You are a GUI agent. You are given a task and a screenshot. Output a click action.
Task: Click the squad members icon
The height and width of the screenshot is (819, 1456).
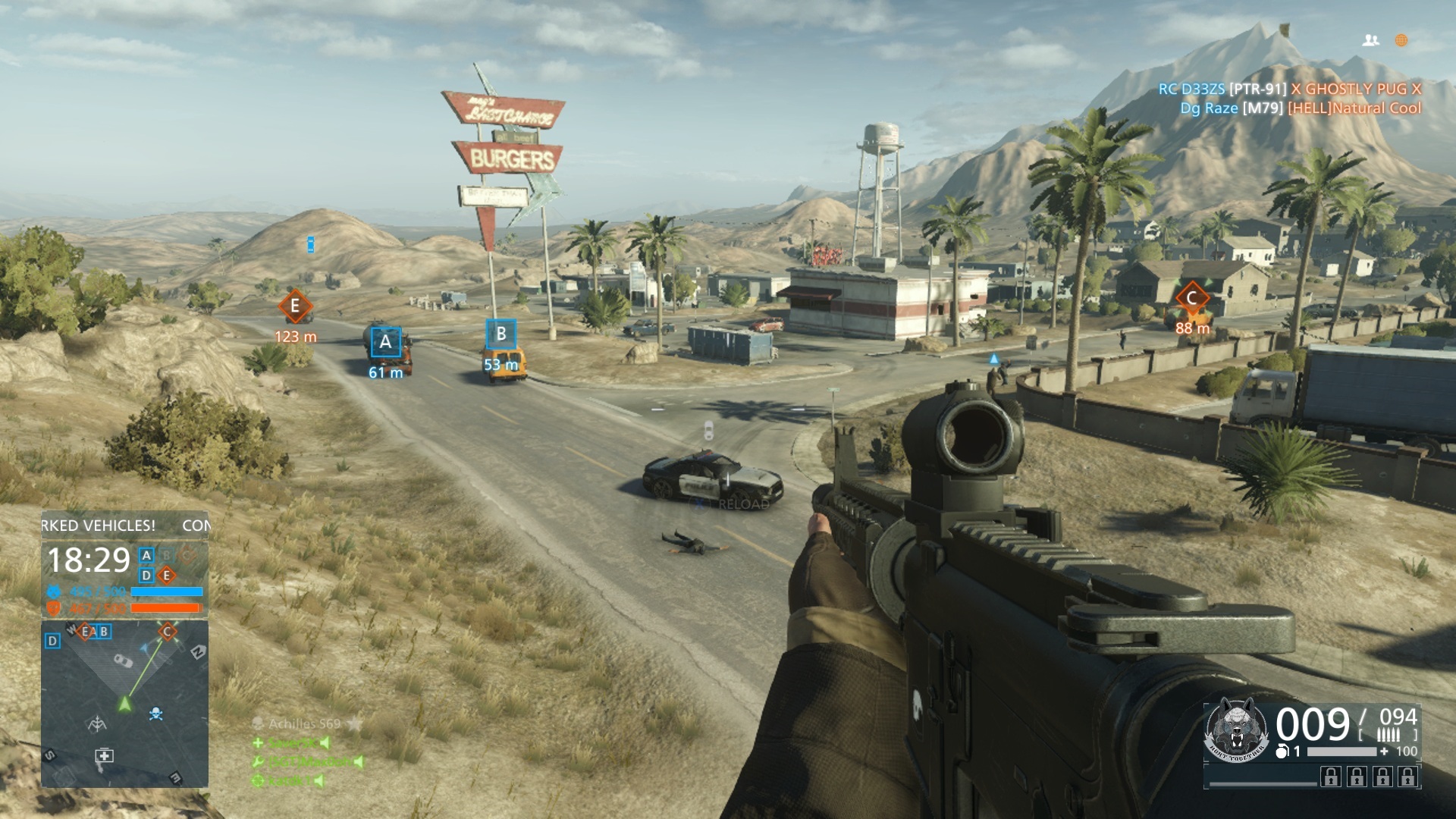coord(1370,41)
